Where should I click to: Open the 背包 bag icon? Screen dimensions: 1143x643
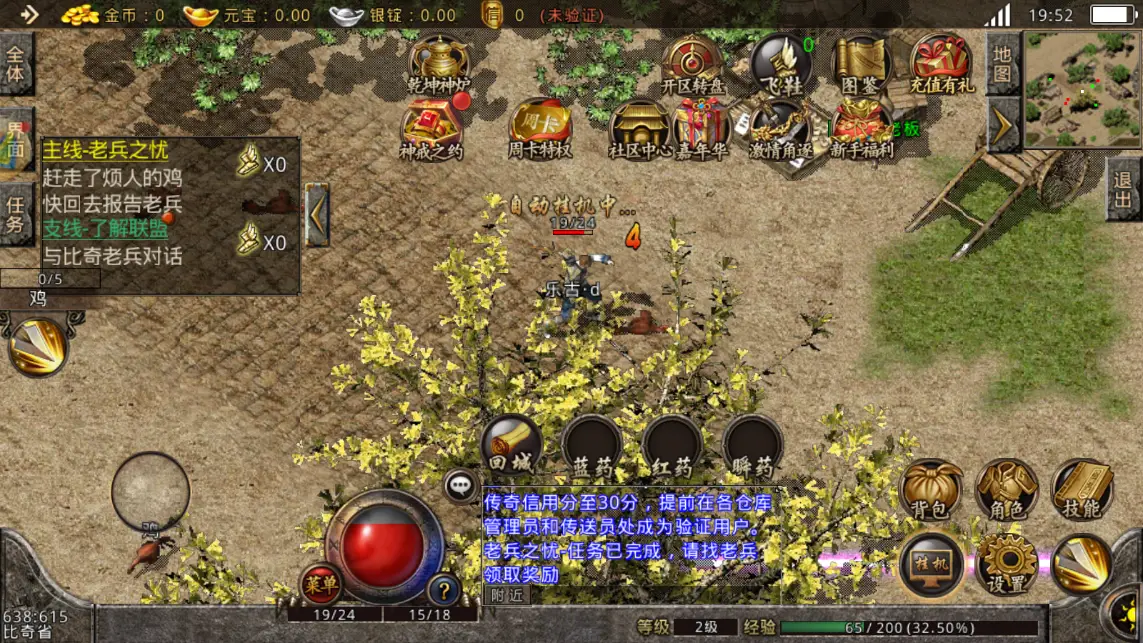[930, 489]
